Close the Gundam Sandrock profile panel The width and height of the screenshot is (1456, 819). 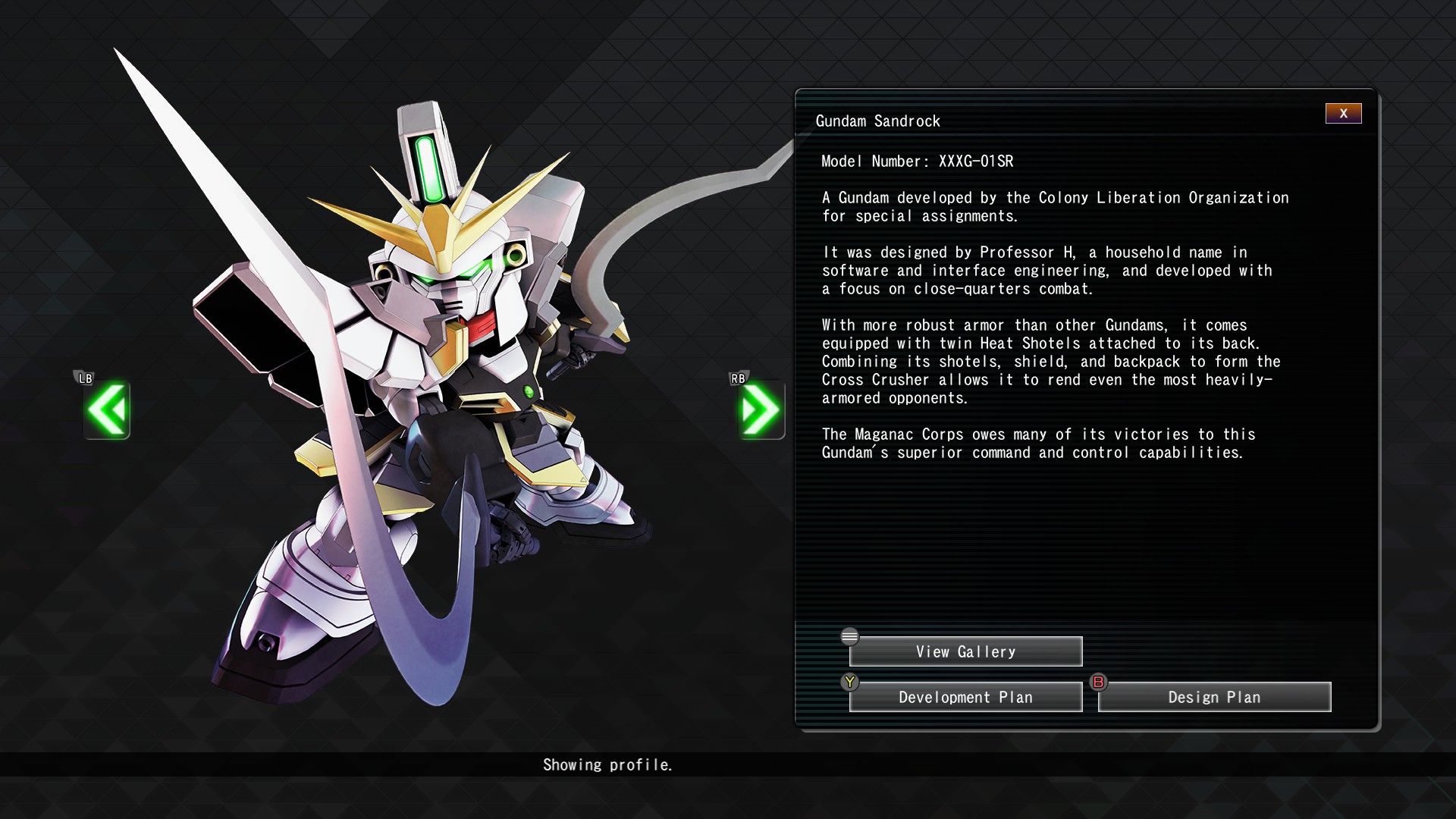coord(1343,114)
